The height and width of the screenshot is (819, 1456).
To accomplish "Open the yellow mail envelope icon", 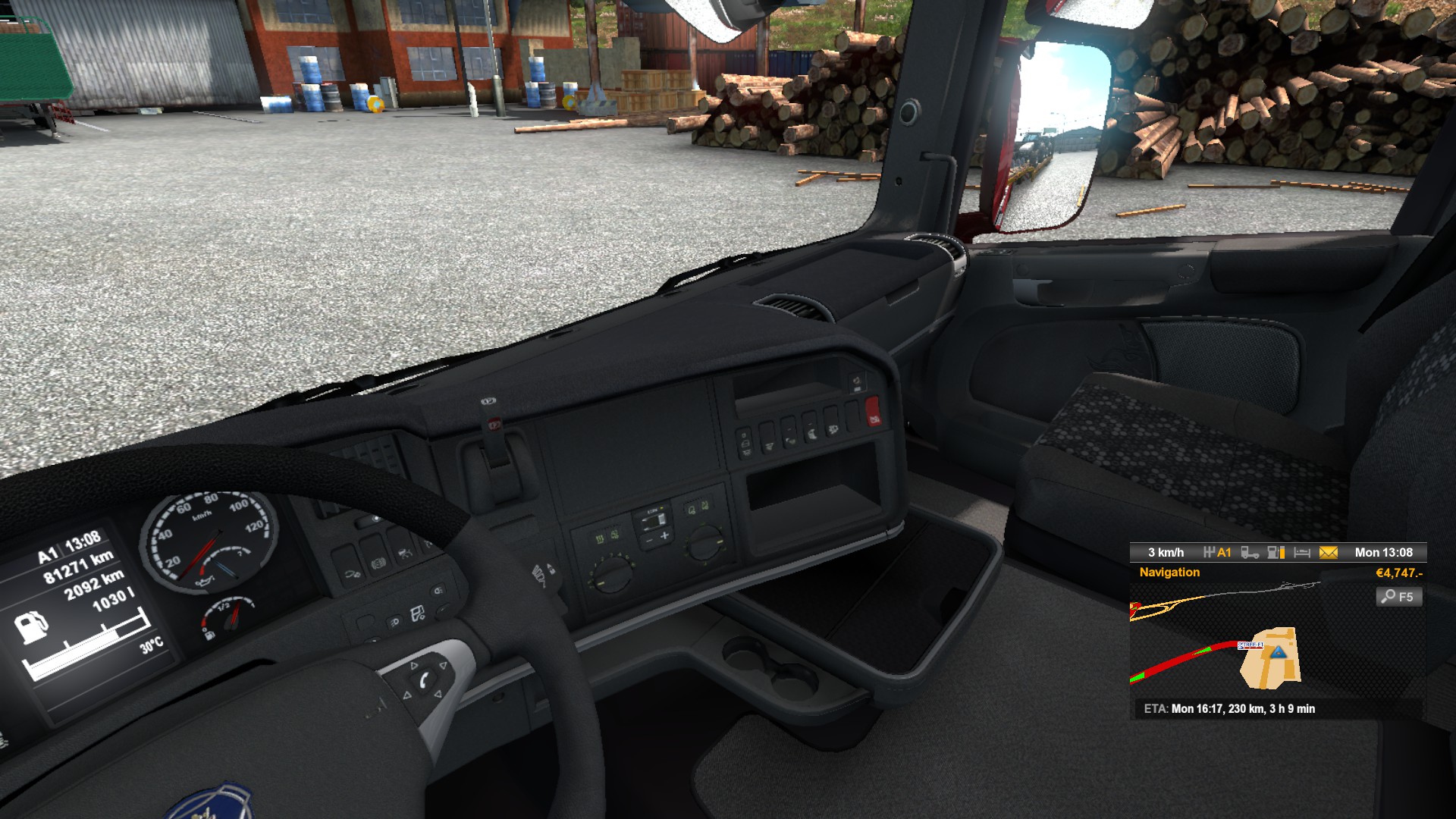I will (1328, 553).
